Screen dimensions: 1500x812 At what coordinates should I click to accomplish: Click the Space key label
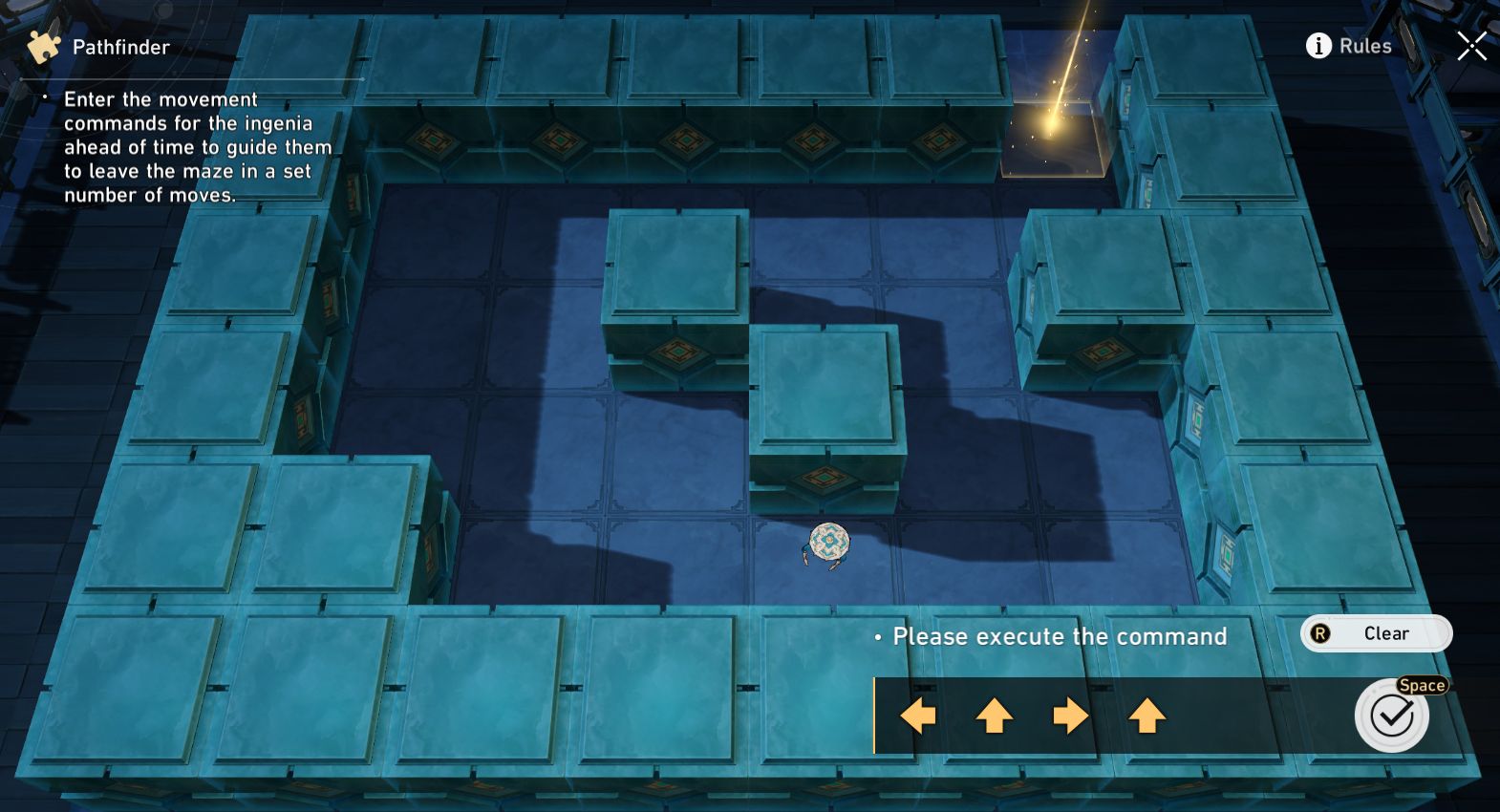tap(1422, 685)
